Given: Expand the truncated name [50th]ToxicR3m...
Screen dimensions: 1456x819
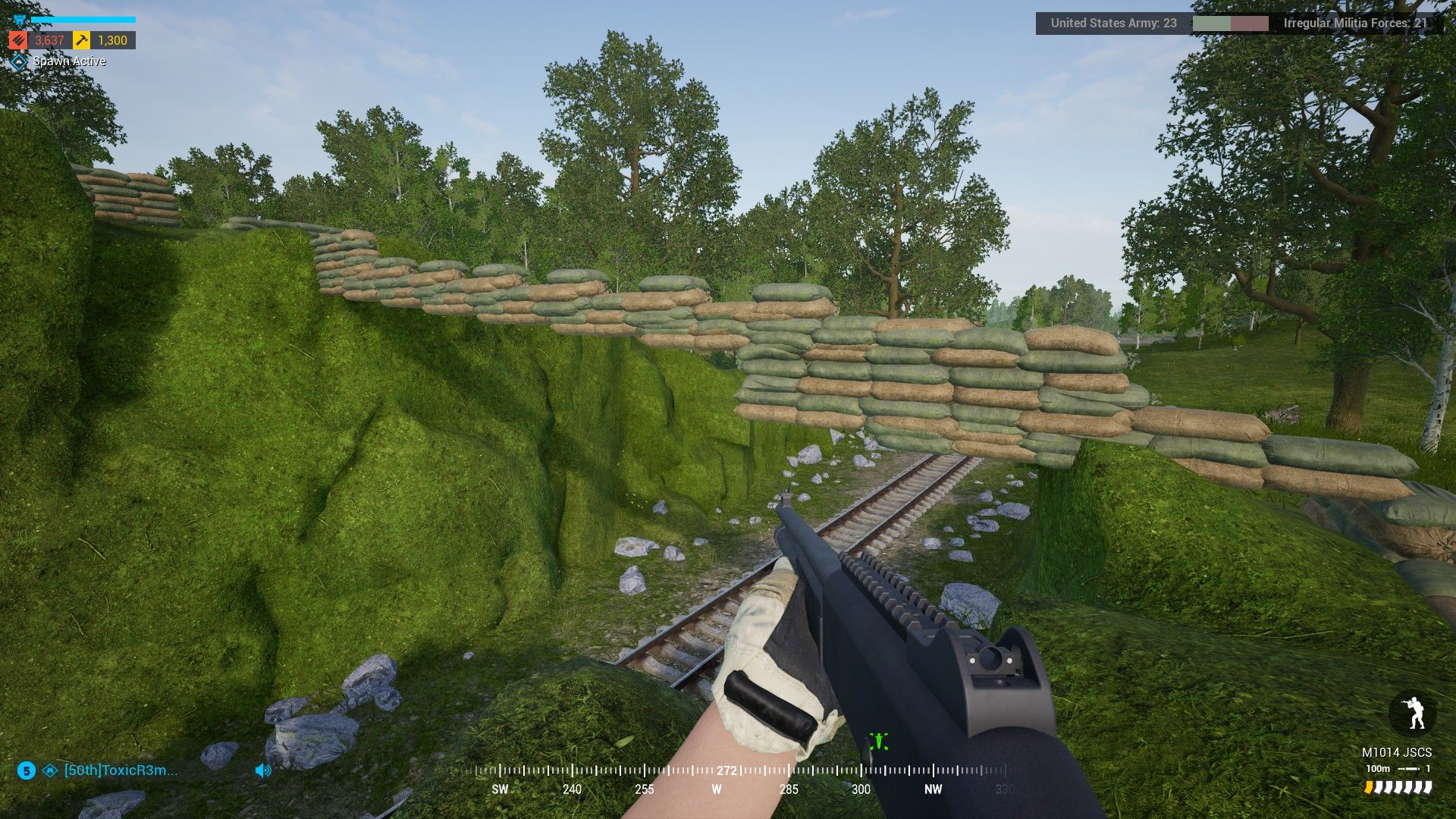Looking at the screenshot, I should click(x=120, y=771).
